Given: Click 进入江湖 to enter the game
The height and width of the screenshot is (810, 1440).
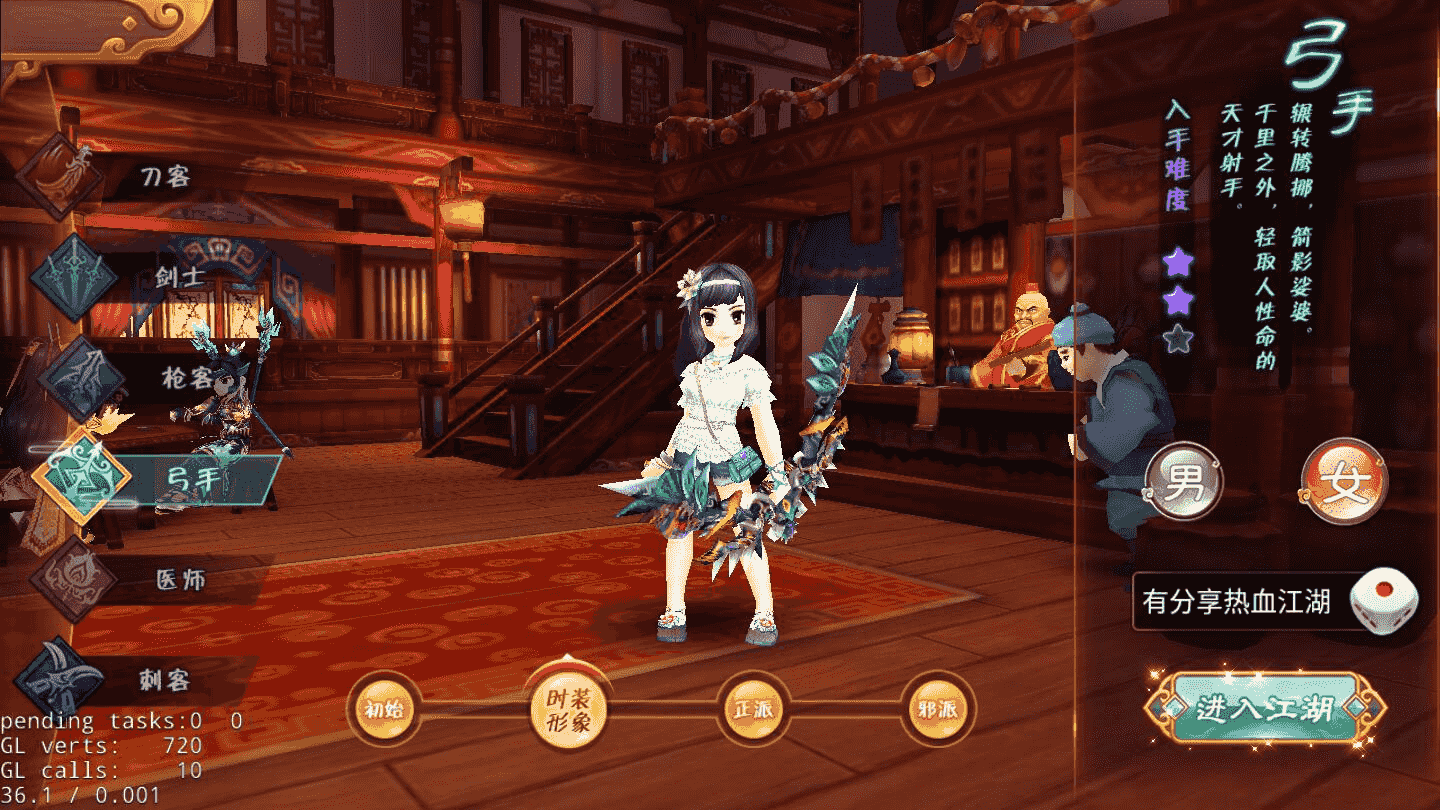Looking at the screenshot, I should [x=1265, y=709].
